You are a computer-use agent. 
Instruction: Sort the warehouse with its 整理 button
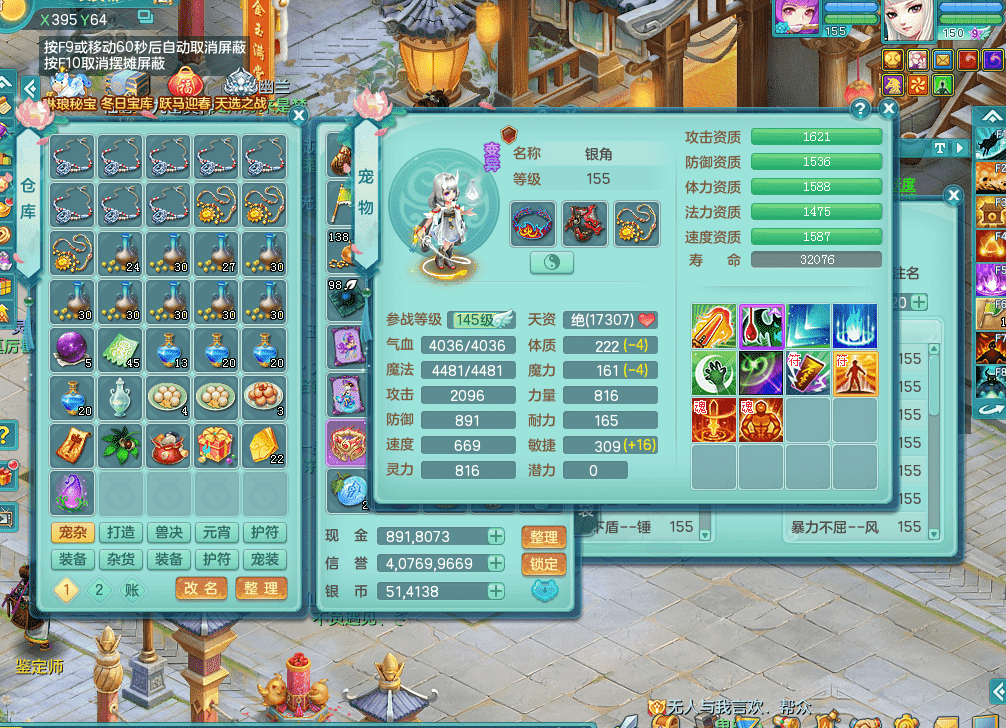pos(261,589)
